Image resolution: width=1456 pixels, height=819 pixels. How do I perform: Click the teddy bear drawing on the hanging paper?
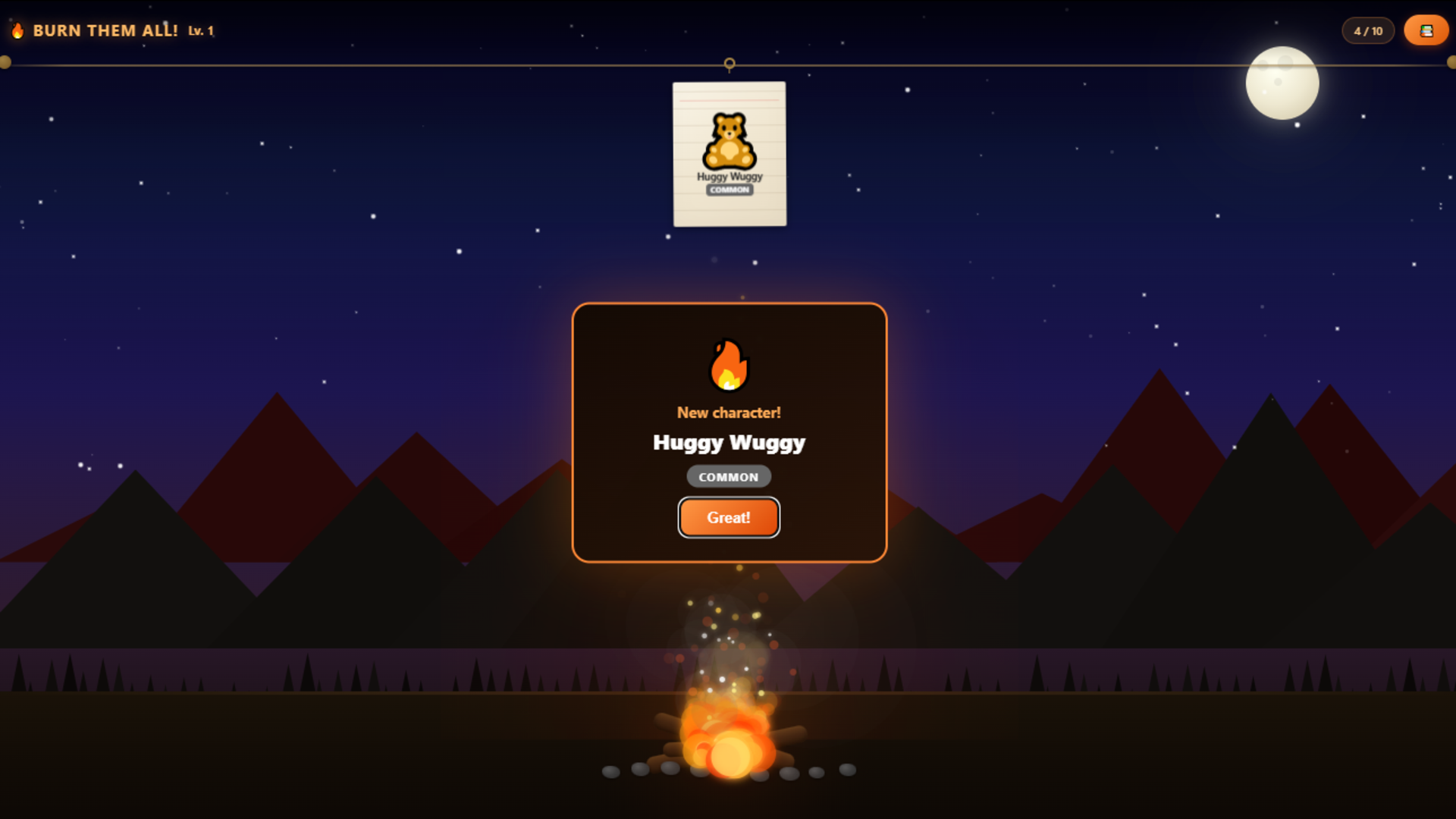pyautogui.click(x=729, y=140)
